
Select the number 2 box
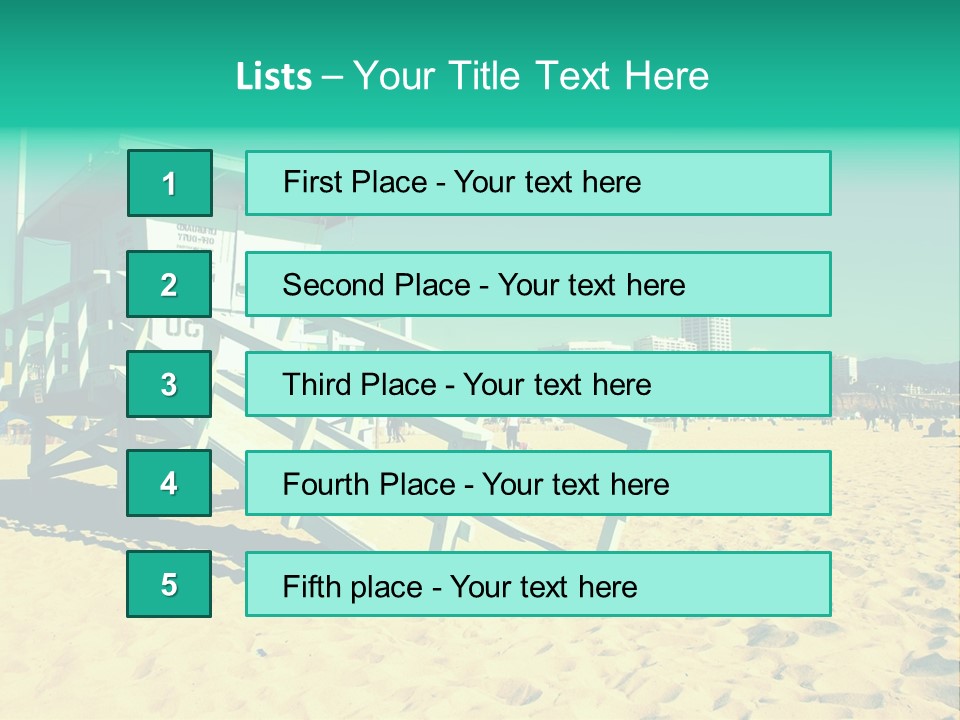tap(169, 284)
